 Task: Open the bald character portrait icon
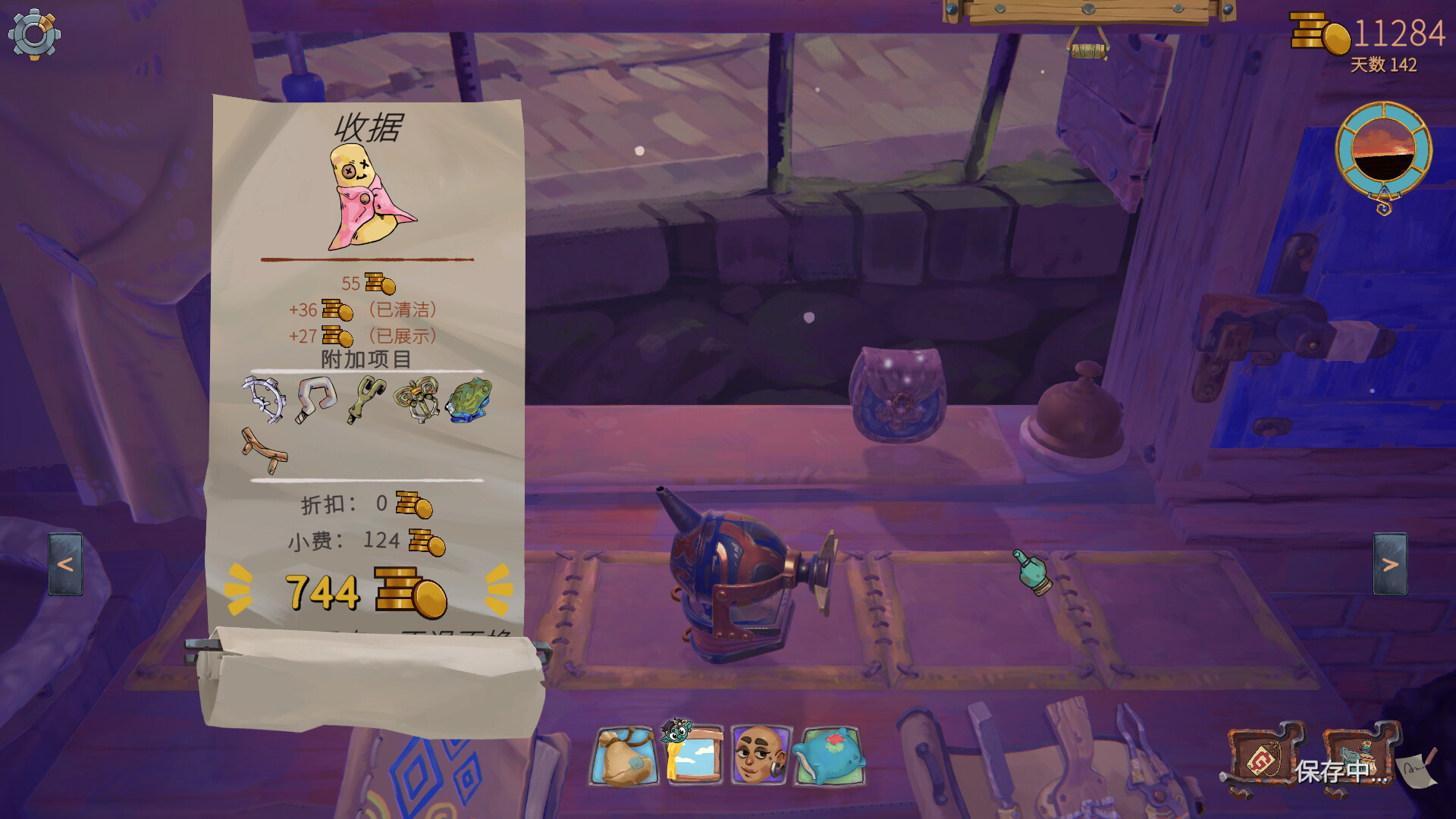[761, 755]
